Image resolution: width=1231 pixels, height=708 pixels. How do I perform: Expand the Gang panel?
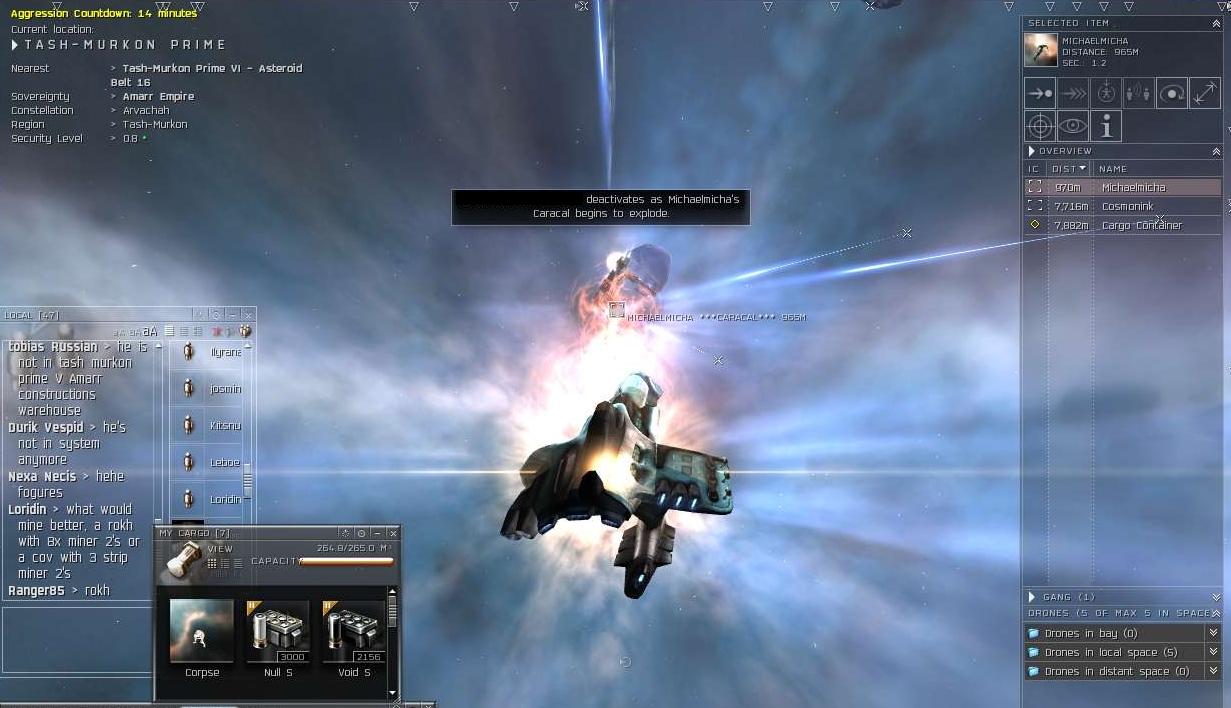[x=1216, y=597]
